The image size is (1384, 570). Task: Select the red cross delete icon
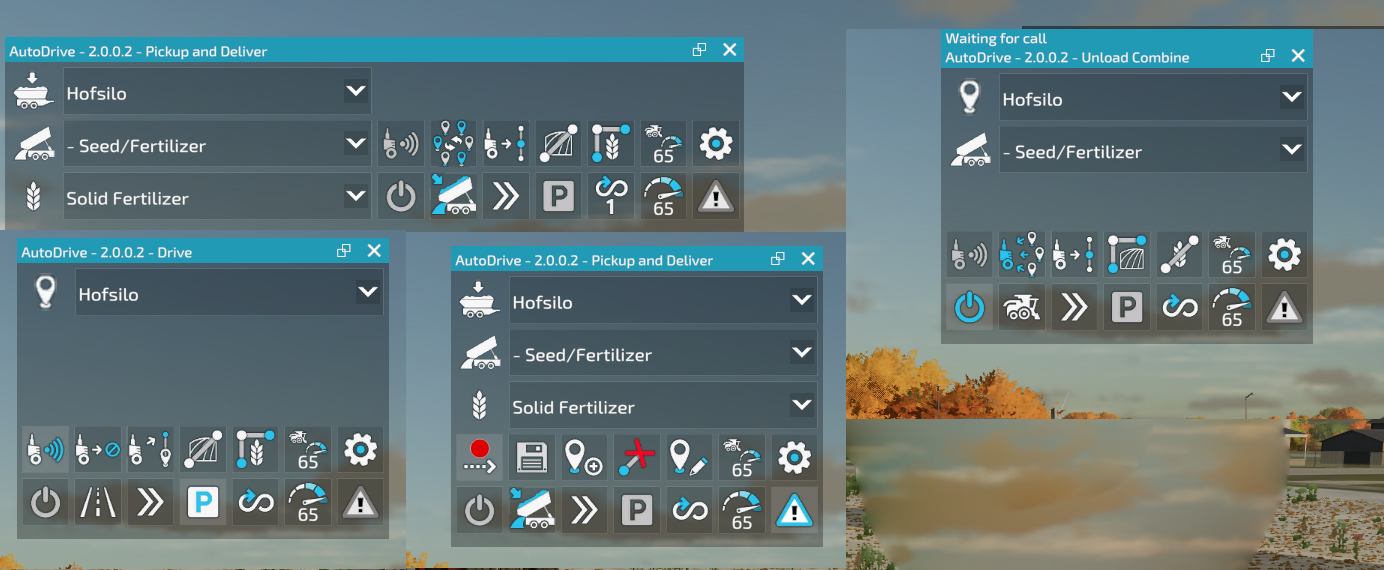click(637, 457)
